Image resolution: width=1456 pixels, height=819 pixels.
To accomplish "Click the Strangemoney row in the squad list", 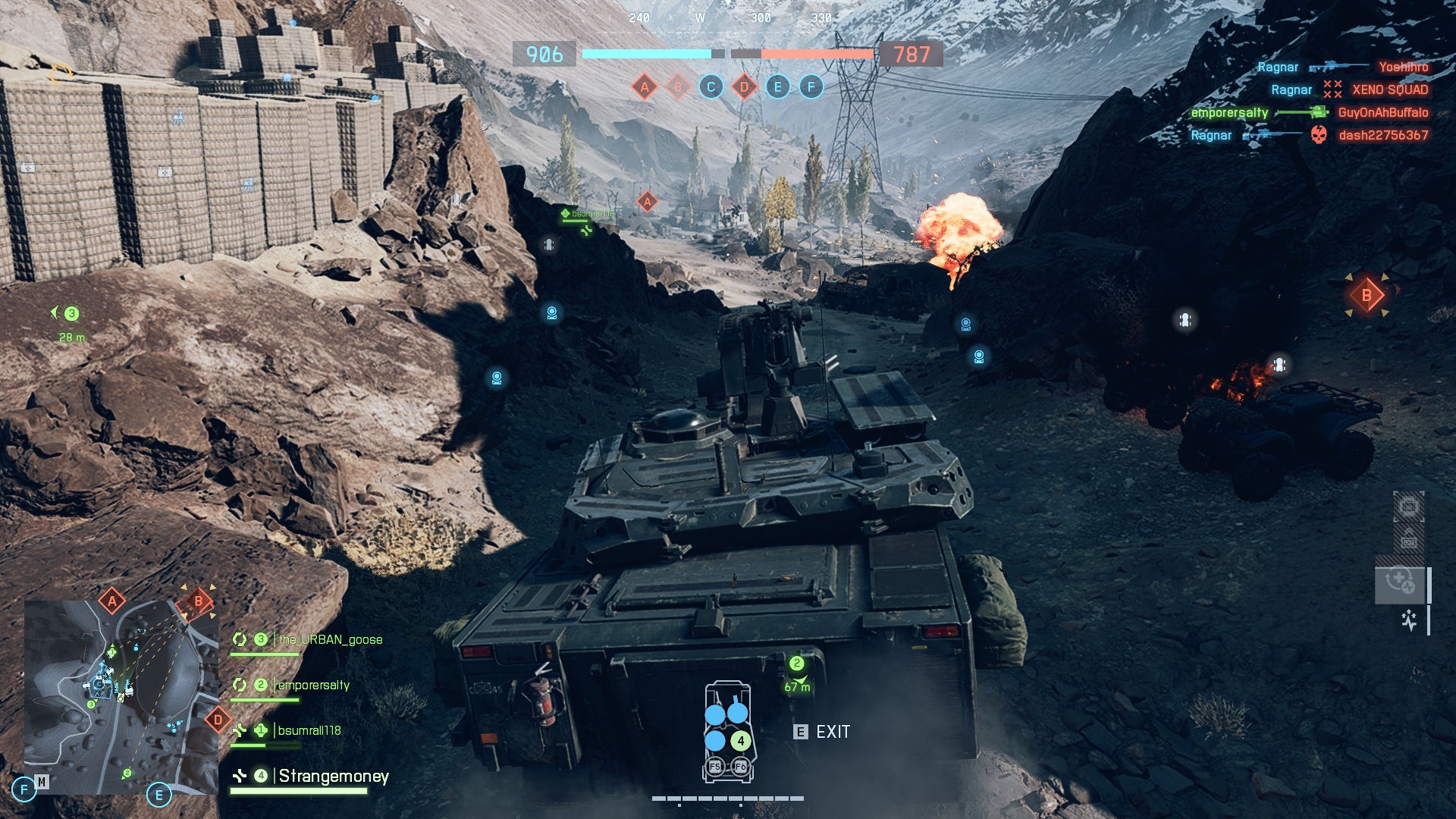I will coord(333,777).
